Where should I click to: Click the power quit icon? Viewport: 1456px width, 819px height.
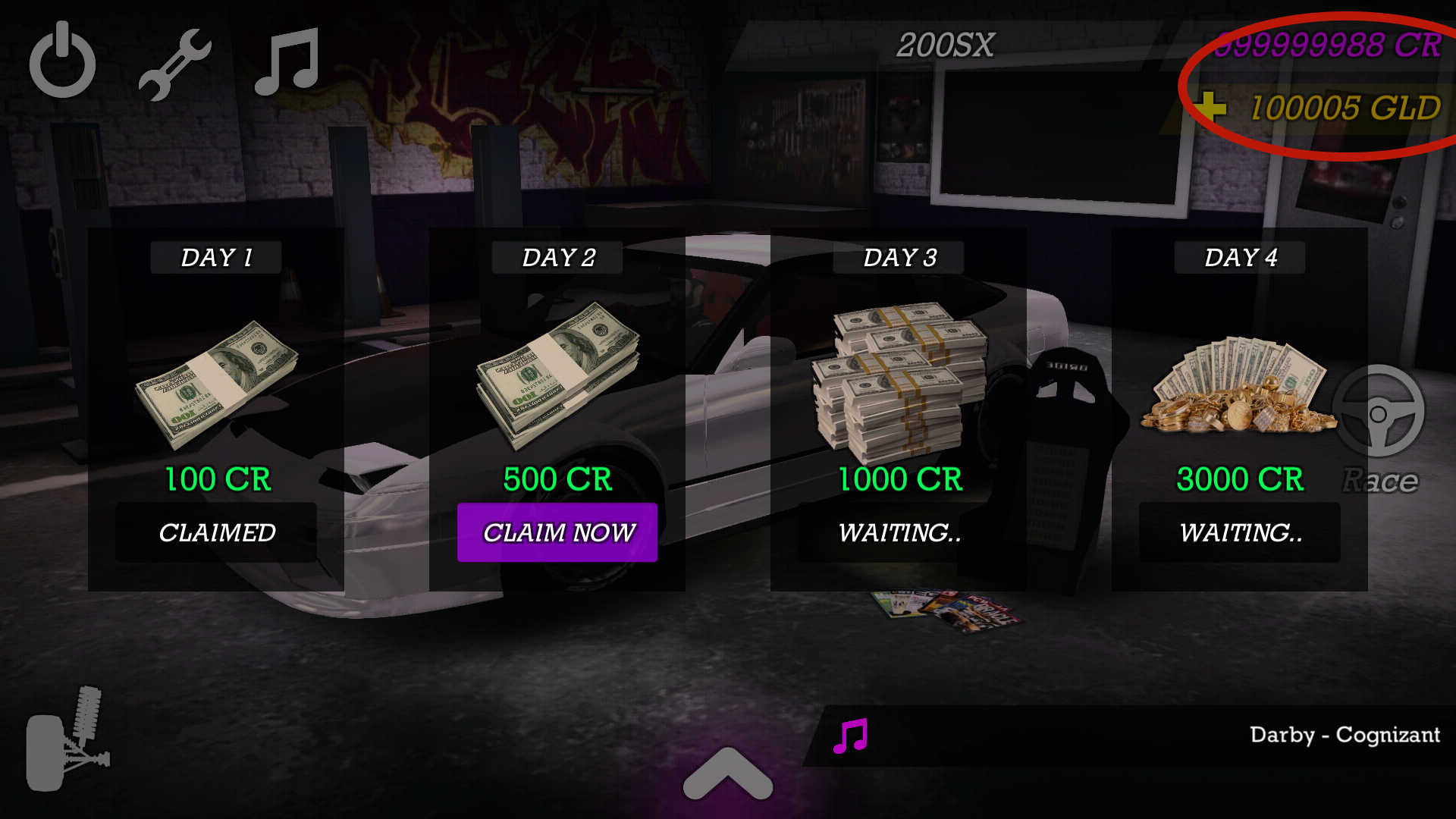click(x=62, y=61)
